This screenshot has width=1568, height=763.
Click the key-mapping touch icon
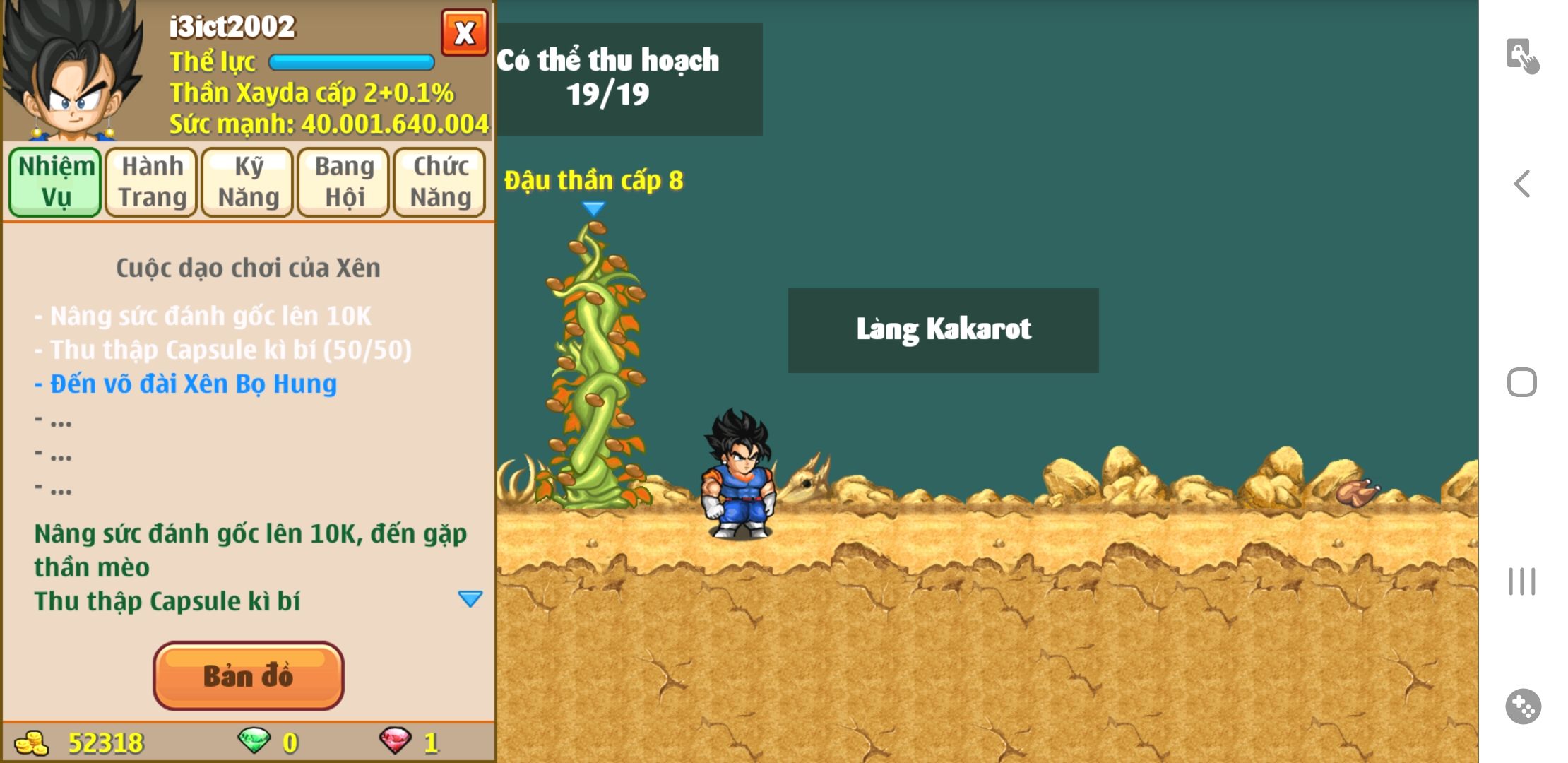point(1522,56)
